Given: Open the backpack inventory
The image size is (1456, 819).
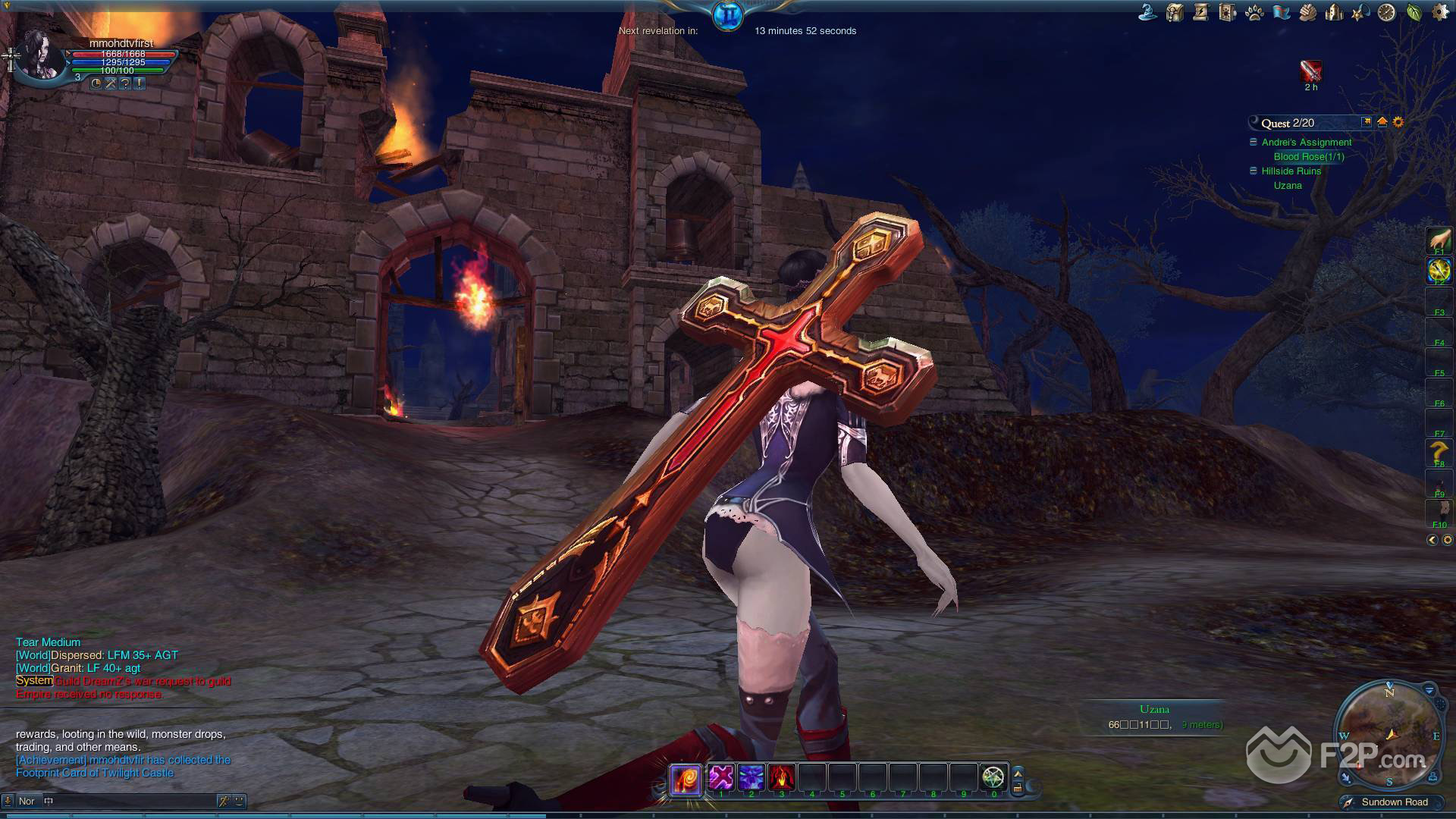Looking at the screenshot, I should (1175, 12).
